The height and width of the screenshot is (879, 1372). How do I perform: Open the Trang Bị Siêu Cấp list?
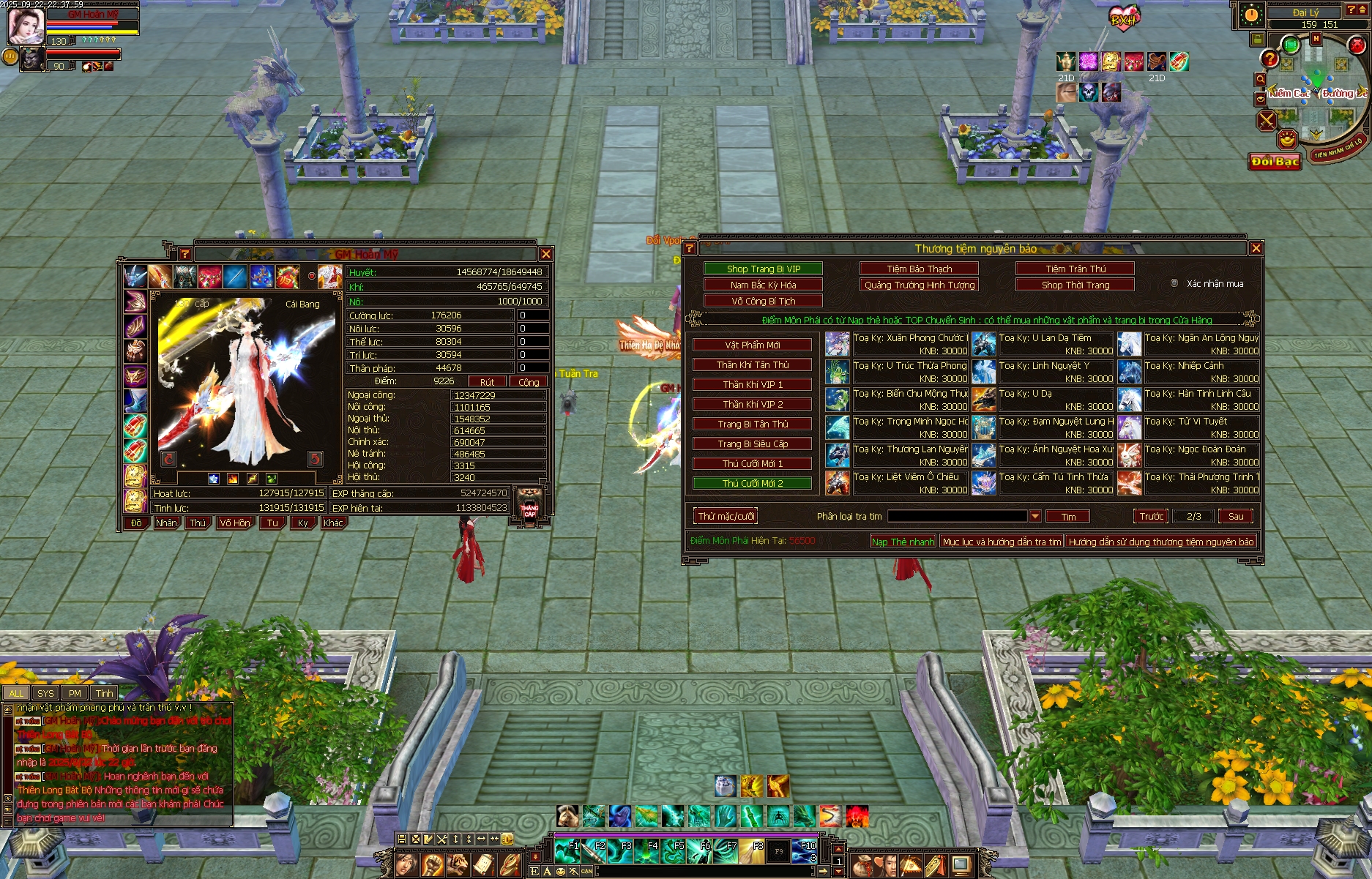(752, 444)
